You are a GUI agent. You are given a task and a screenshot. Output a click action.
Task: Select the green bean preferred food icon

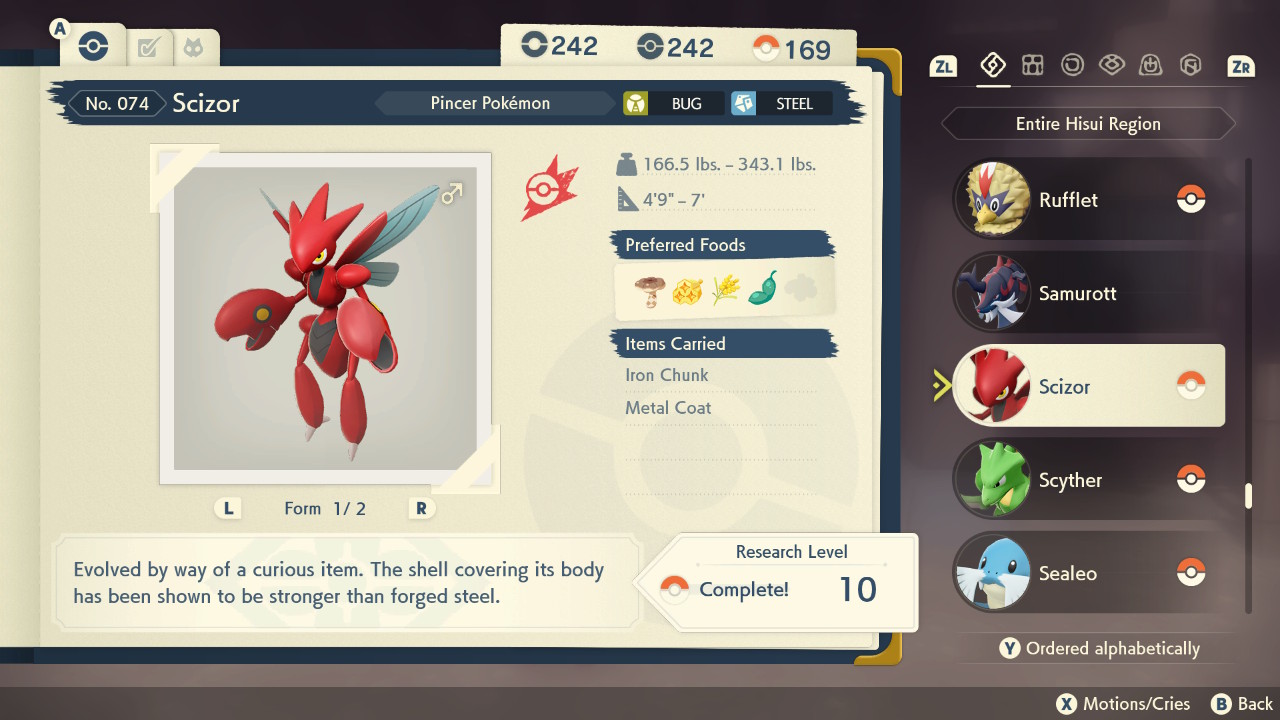(x=763, y=290)
